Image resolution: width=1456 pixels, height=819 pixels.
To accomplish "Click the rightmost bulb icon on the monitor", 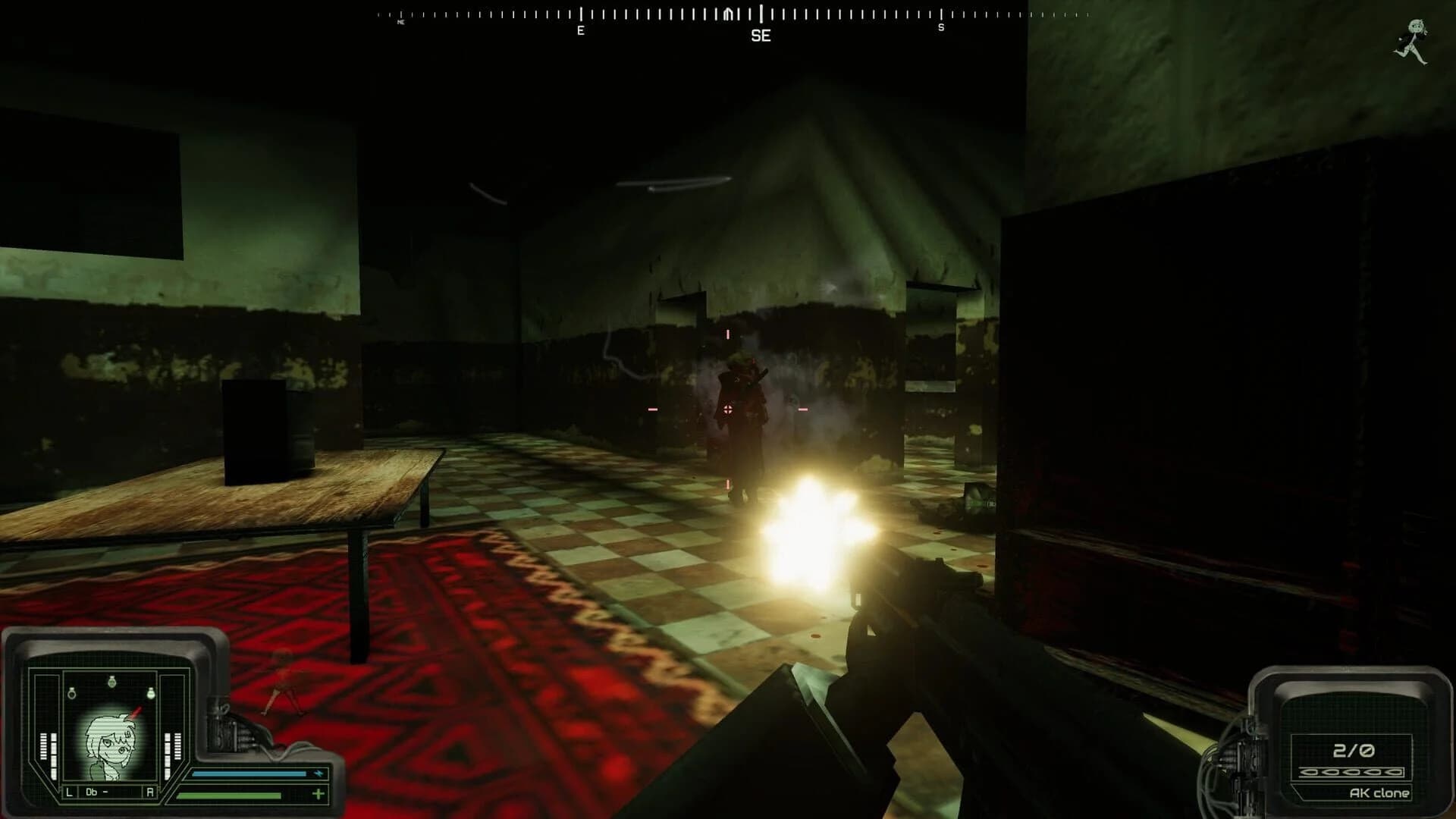I will click(x=151, y=693).
